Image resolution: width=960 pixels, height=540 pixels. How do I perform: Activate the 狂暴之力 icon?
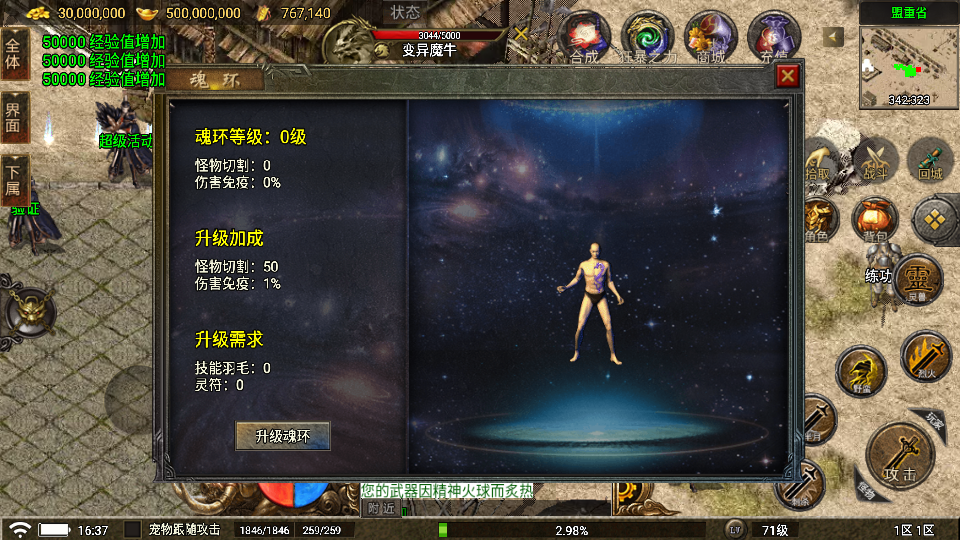647,38
